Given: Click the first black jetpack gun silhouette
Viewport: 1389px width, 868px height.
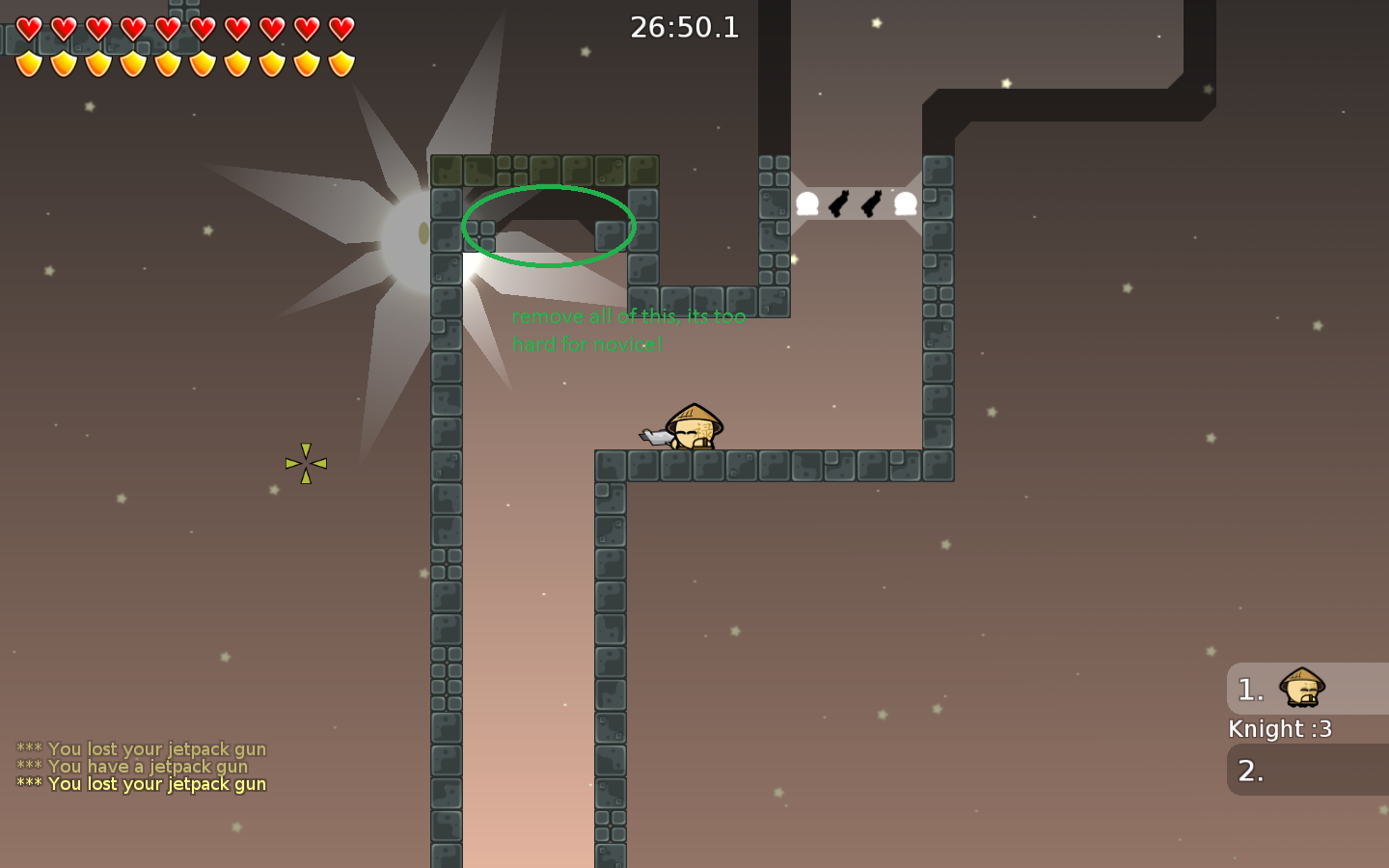Looking at the screenshot, I should tap(838, 202).
